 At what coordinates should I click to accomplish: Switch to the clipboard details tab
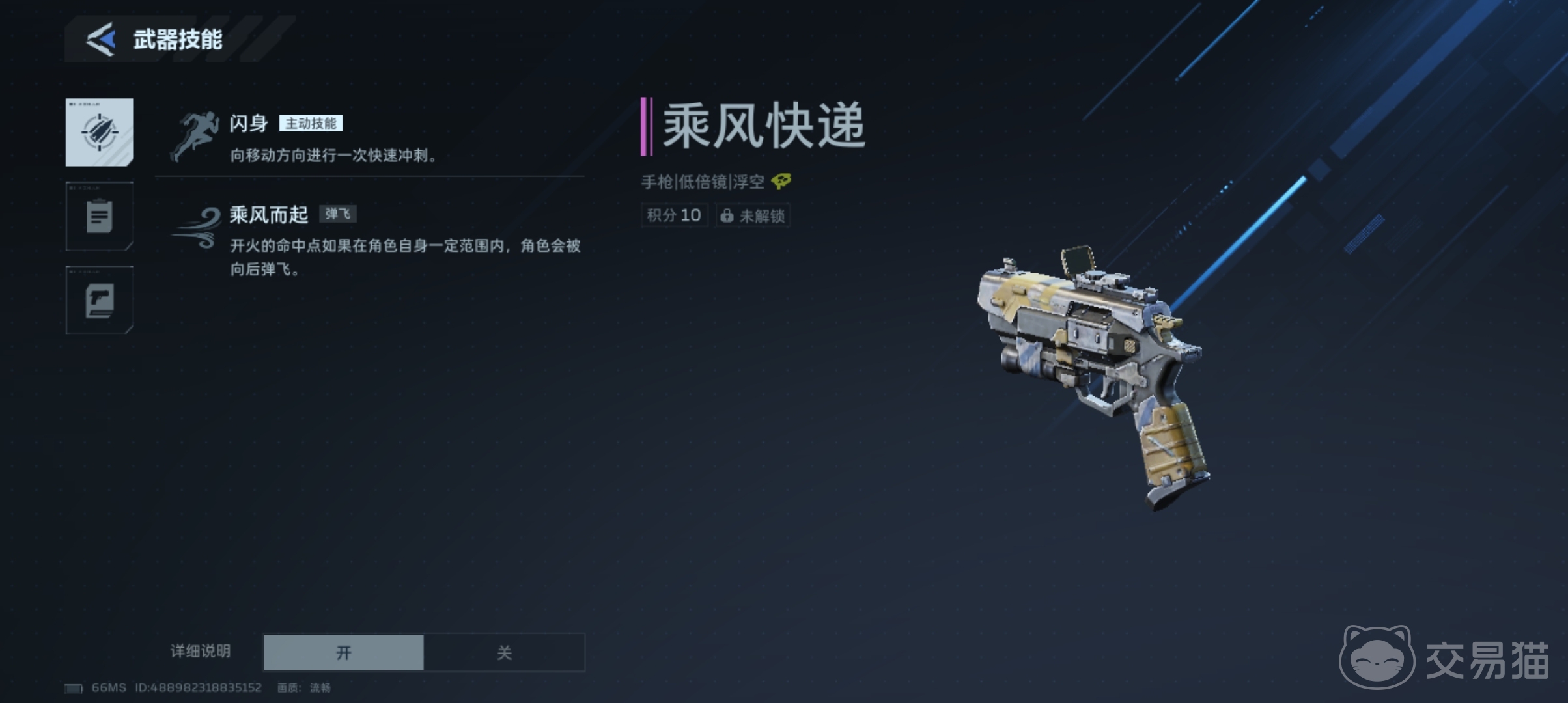[100, 216]
